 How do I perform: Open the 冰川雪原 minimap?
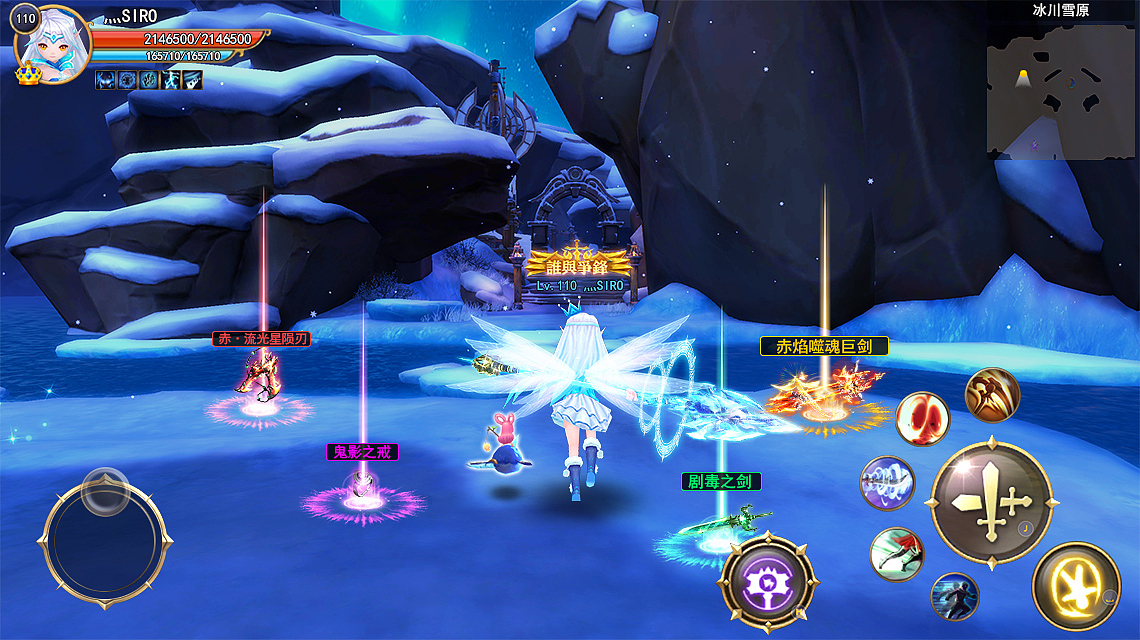click(x=1060, y=90)
